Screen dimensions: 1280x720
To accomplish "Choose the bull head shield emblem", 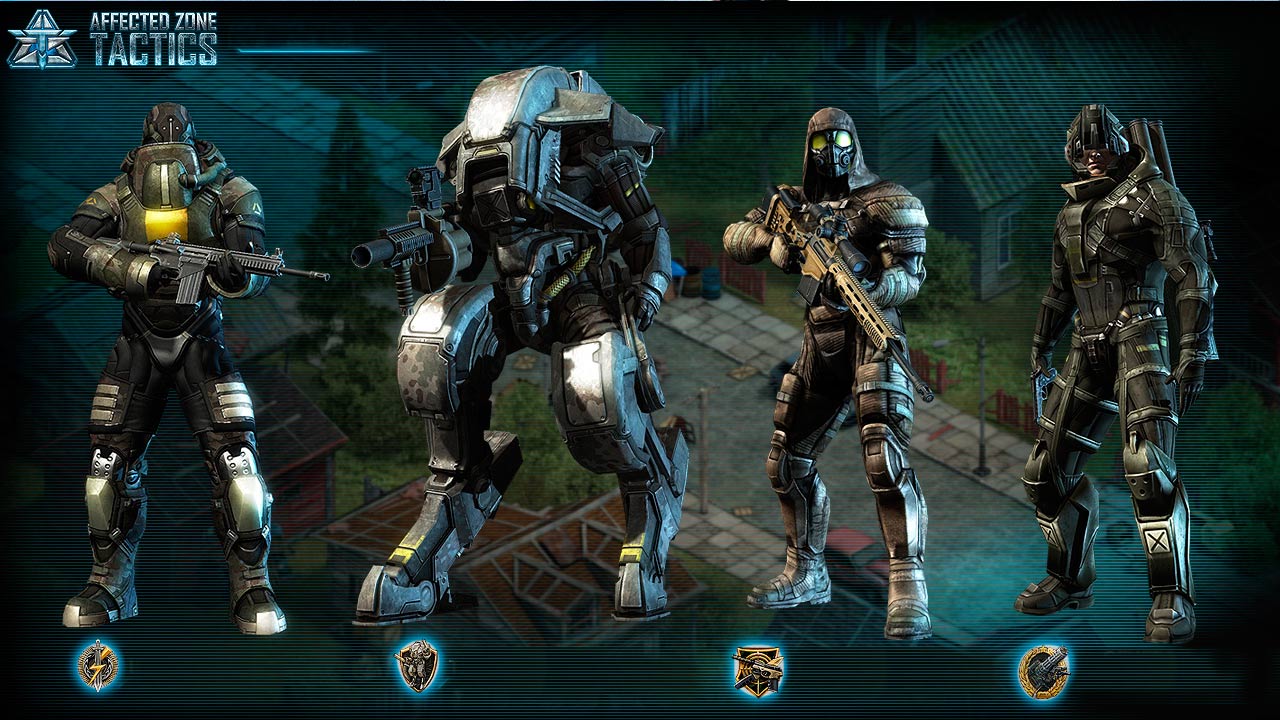I will (x=416, y=666).
